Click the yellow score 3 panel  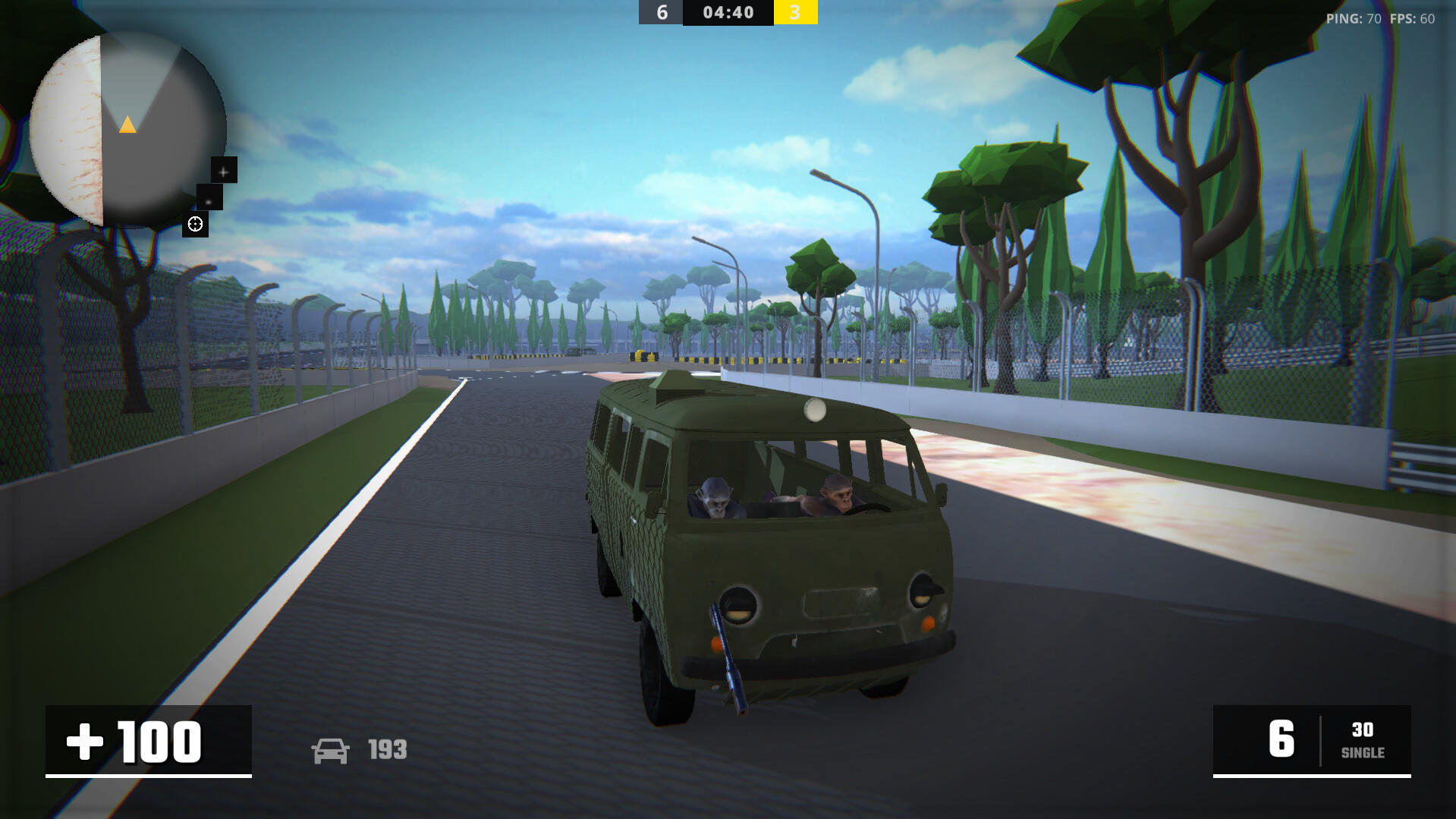[x=796, y=12]
